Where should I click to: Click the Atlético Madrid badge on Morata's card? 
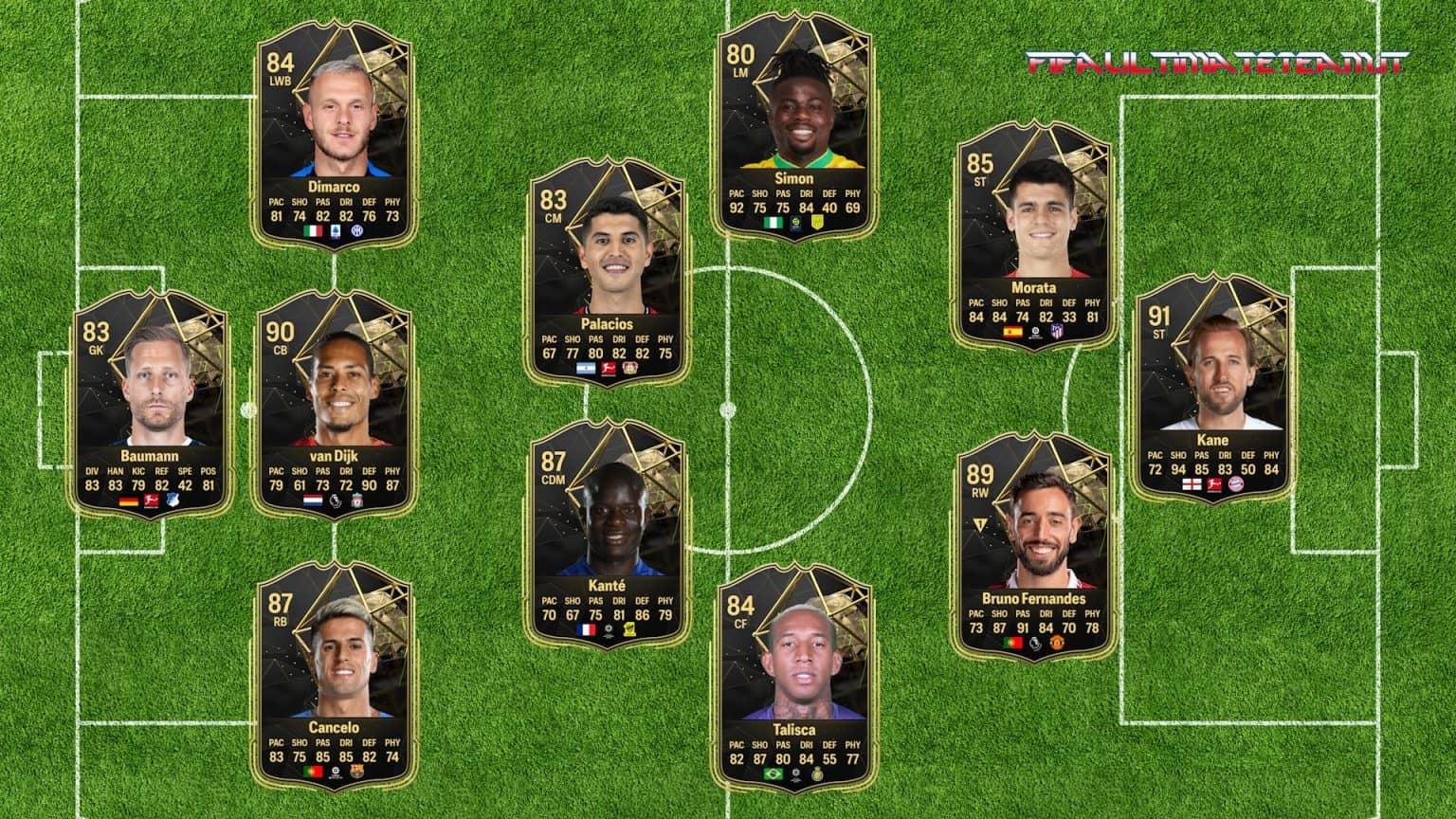pos(1057,331)
